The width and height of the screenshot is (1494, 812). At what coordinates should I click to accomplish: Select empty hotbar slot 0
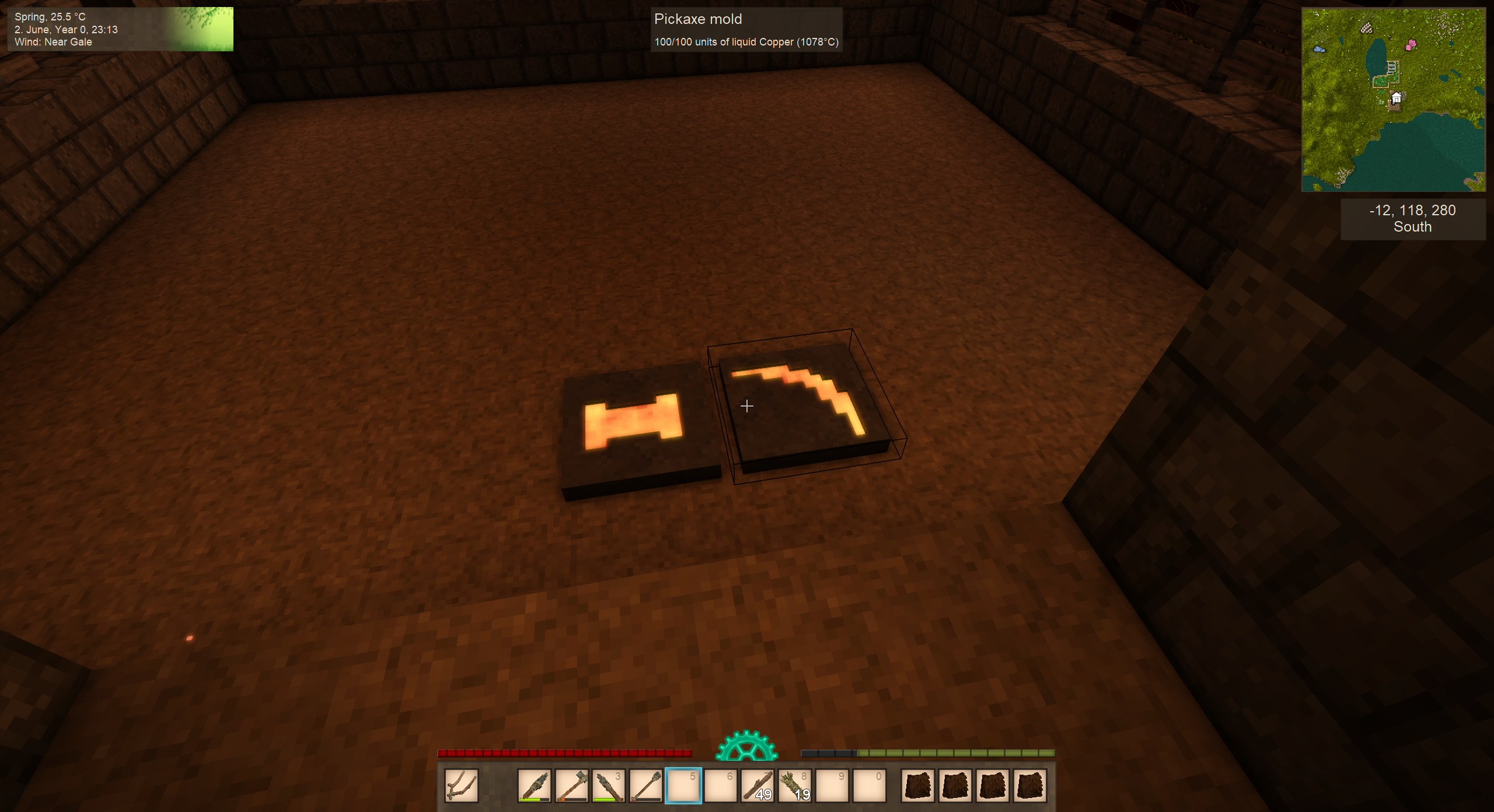870,785
